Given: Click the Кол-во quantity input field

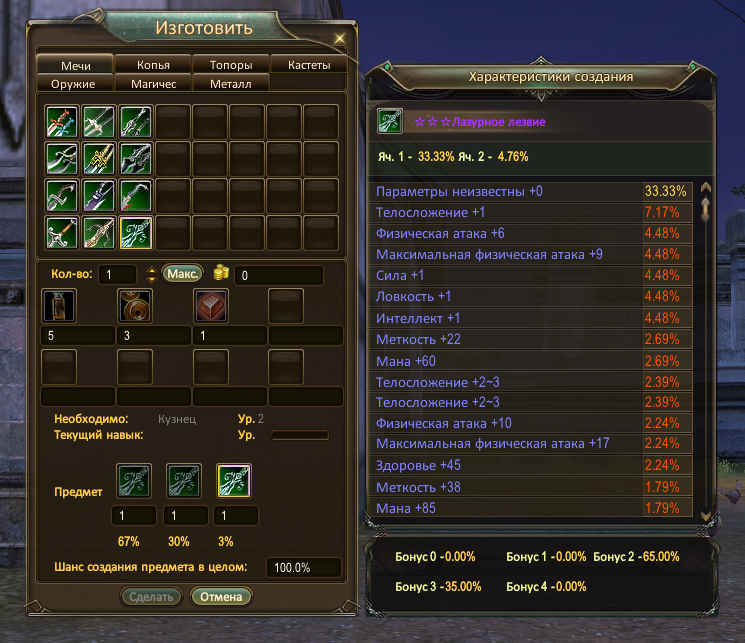Looking at the screenshot, I should (118, 274).
